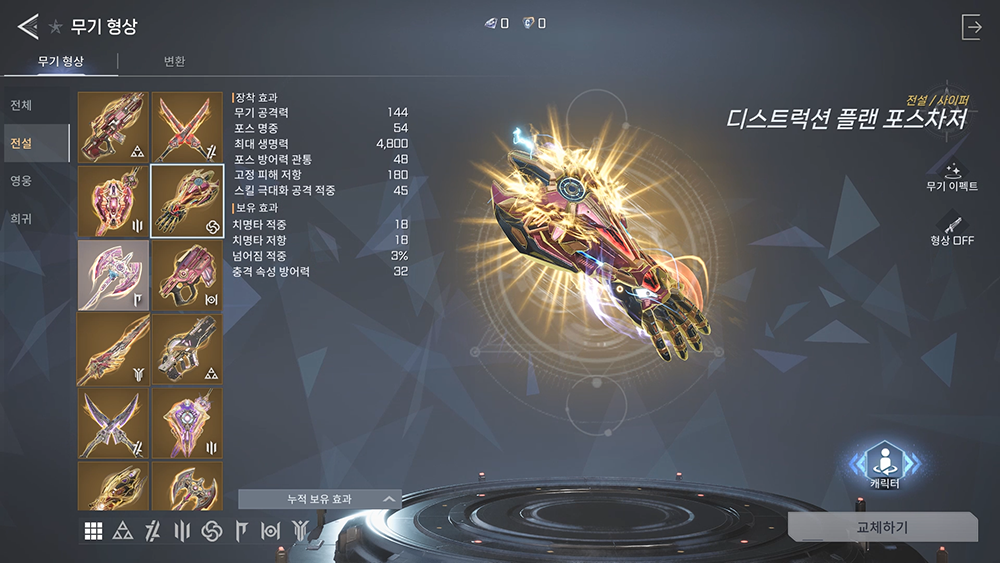Go back using the top-left arrow
This screenshot has height=563, width=1000.
tap(27, 26)
